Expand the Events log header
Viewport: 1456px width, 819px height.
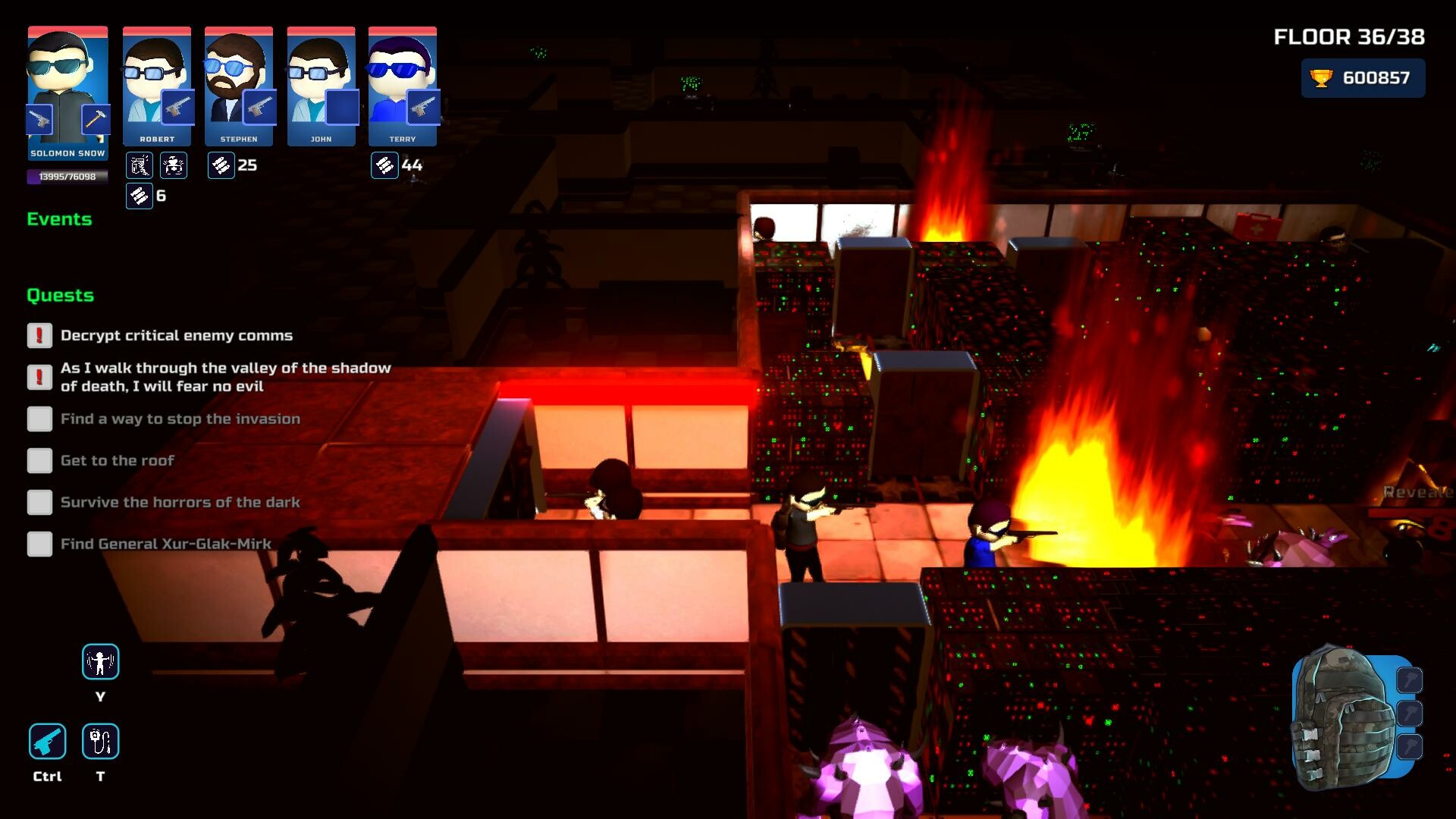click(x=59, y=219)
